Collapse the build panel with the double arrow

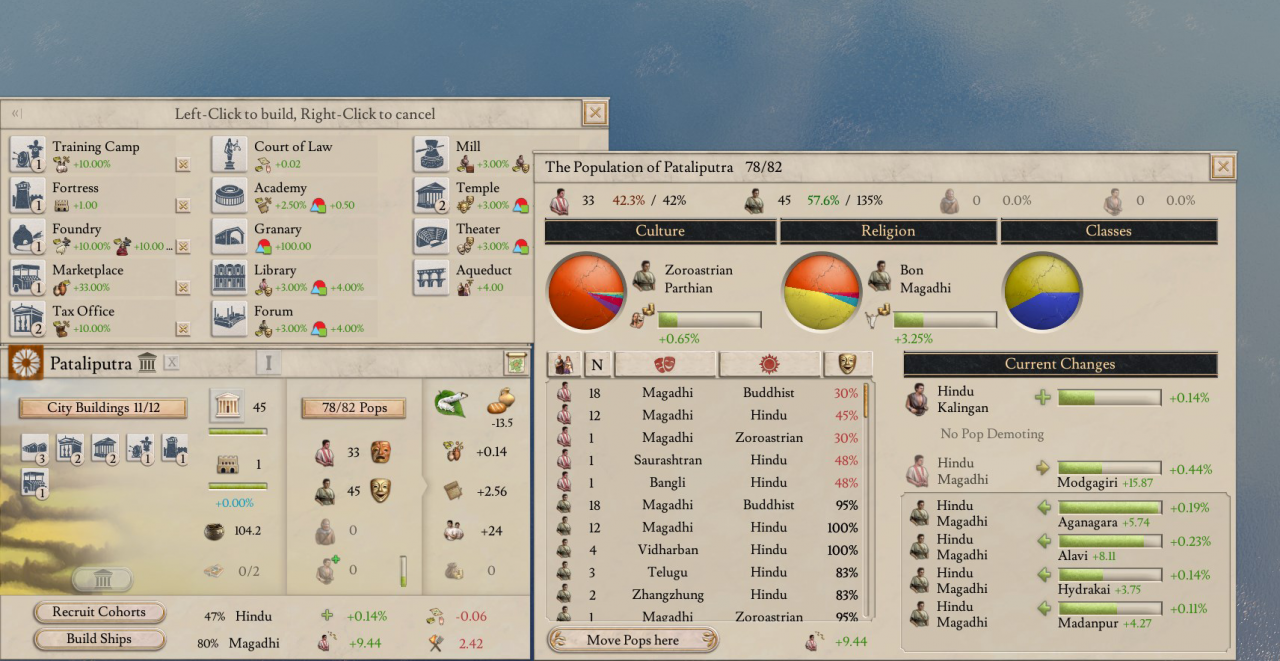pos(16,114)
